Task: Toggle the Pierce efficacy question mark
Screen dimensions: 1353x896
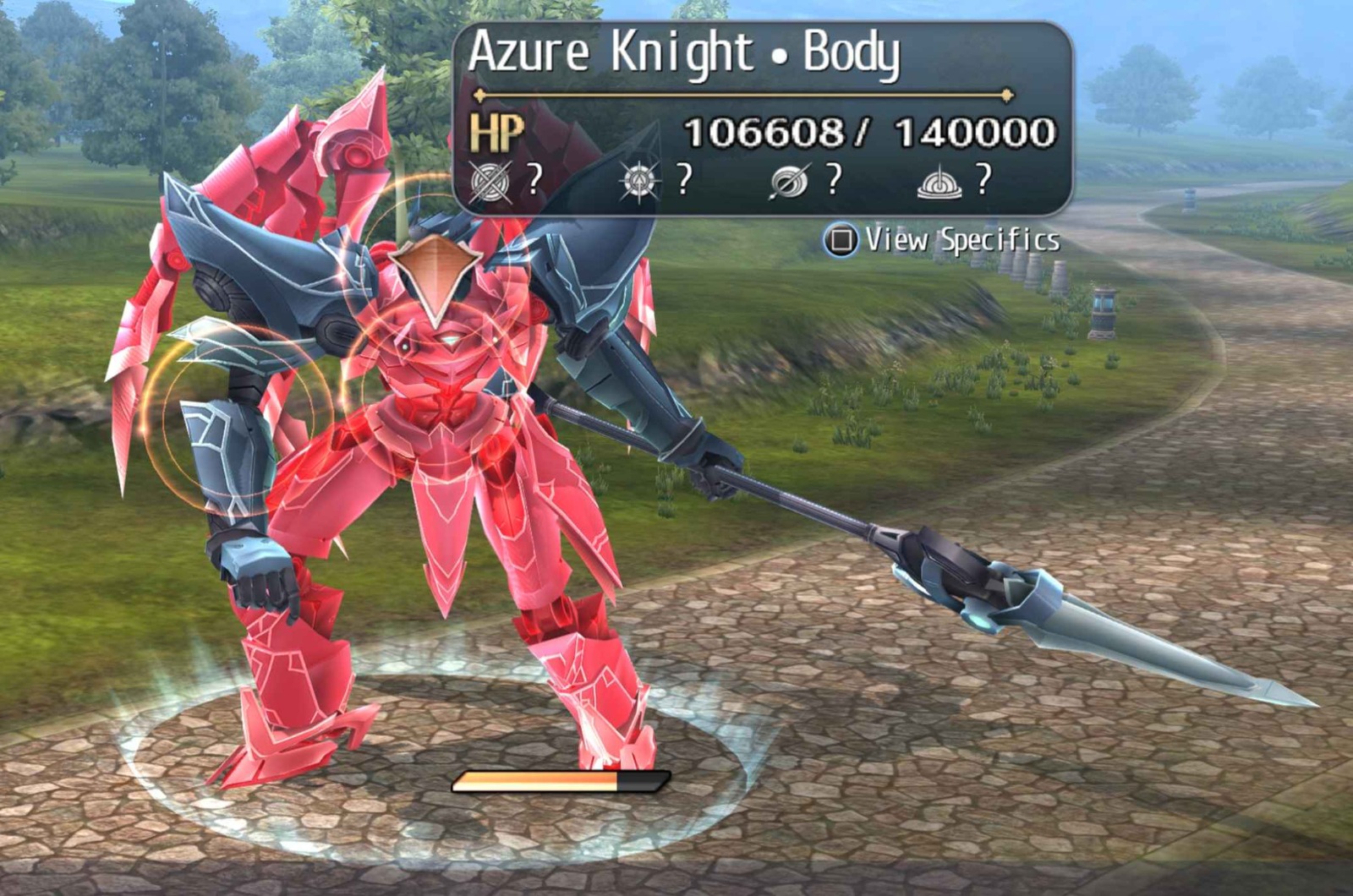Action: (x=834, y=179)
